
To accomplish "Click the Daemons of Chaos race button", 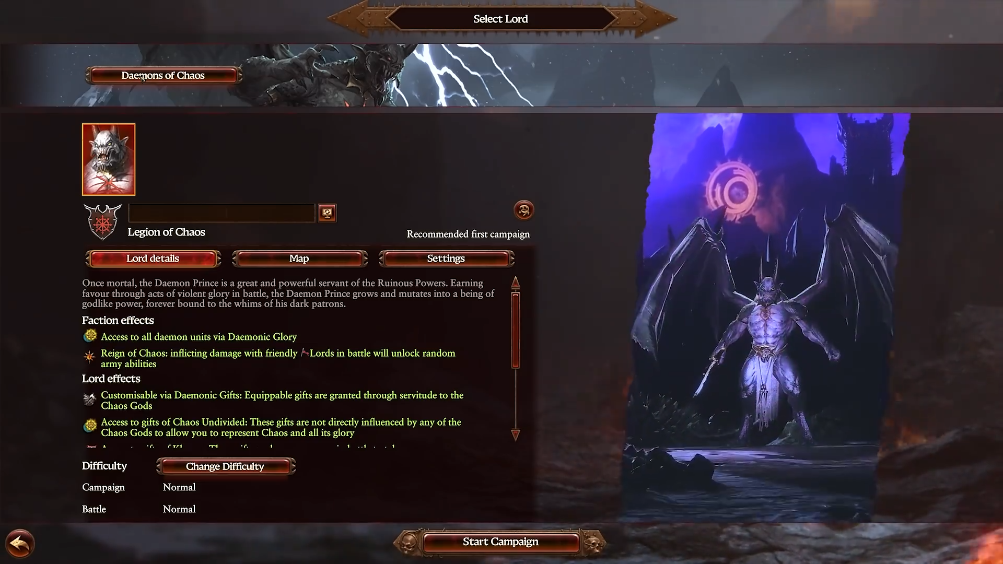I will 163,75.
